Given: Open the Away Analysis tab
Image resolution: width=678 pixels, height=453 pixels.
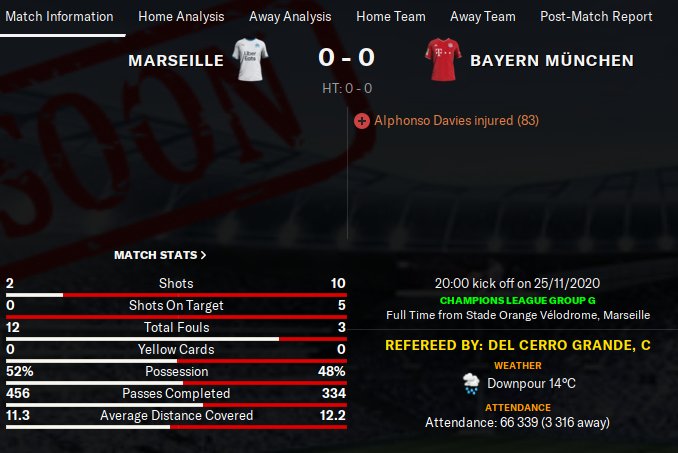Looking at the screenshot, I should click(x=289, y=17).
